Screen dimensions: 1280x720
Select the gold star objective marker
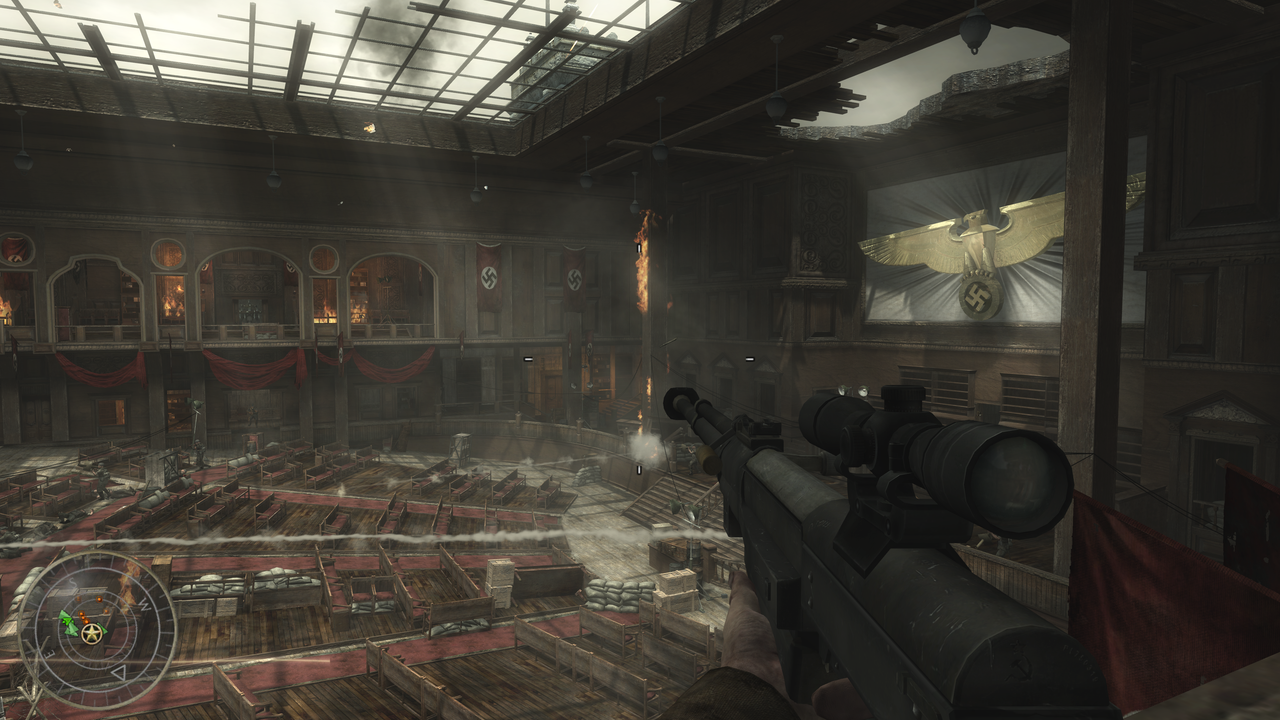pyautogui.click(x=92, y=634)
